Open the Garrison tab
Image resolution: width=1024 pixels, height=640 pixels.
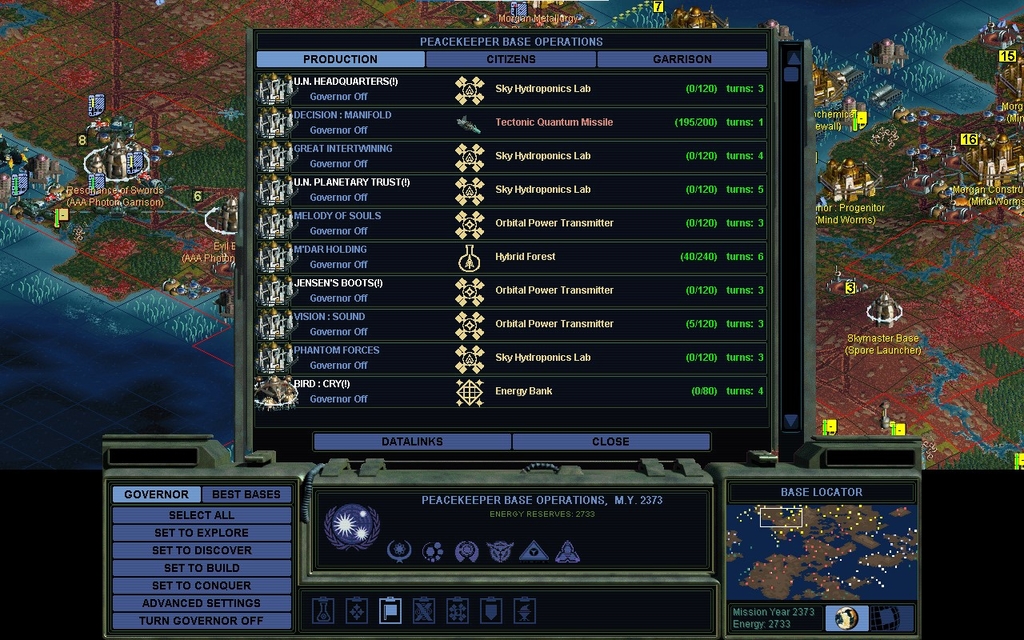pos(682,59)
